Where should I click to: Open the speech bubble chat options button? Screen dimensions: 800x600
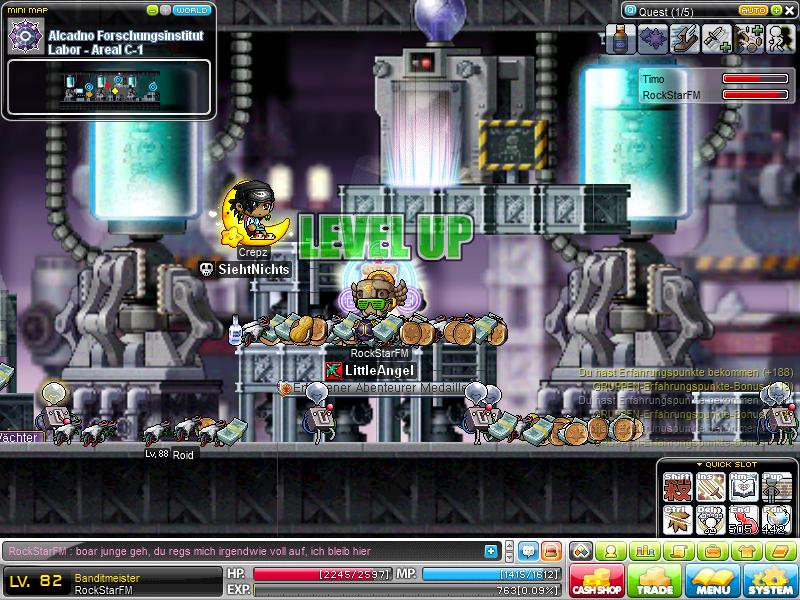click(x=527, y=550)
